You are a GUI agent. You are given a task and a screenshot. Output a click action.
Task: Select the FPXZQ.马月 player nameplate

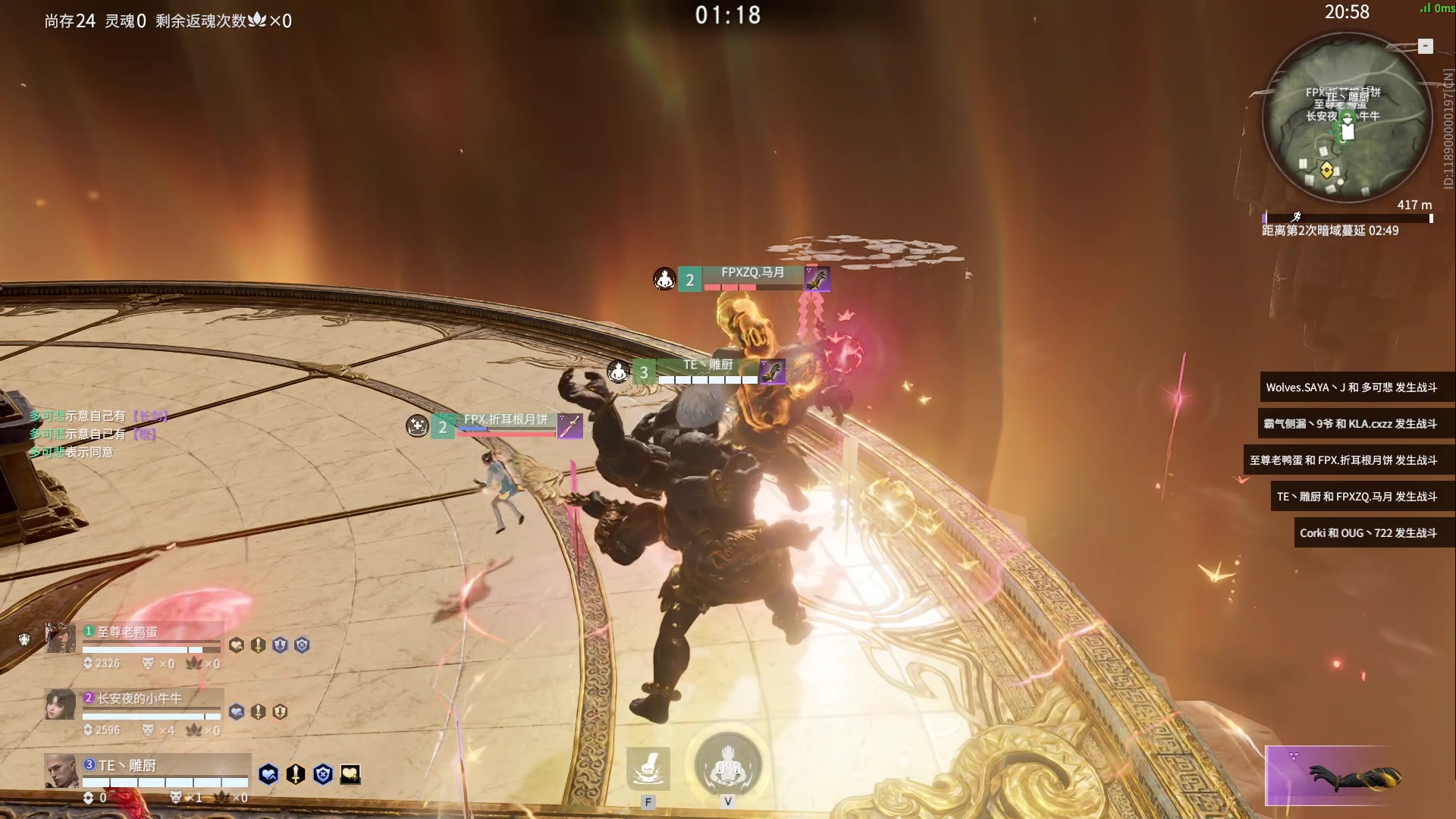752,273
